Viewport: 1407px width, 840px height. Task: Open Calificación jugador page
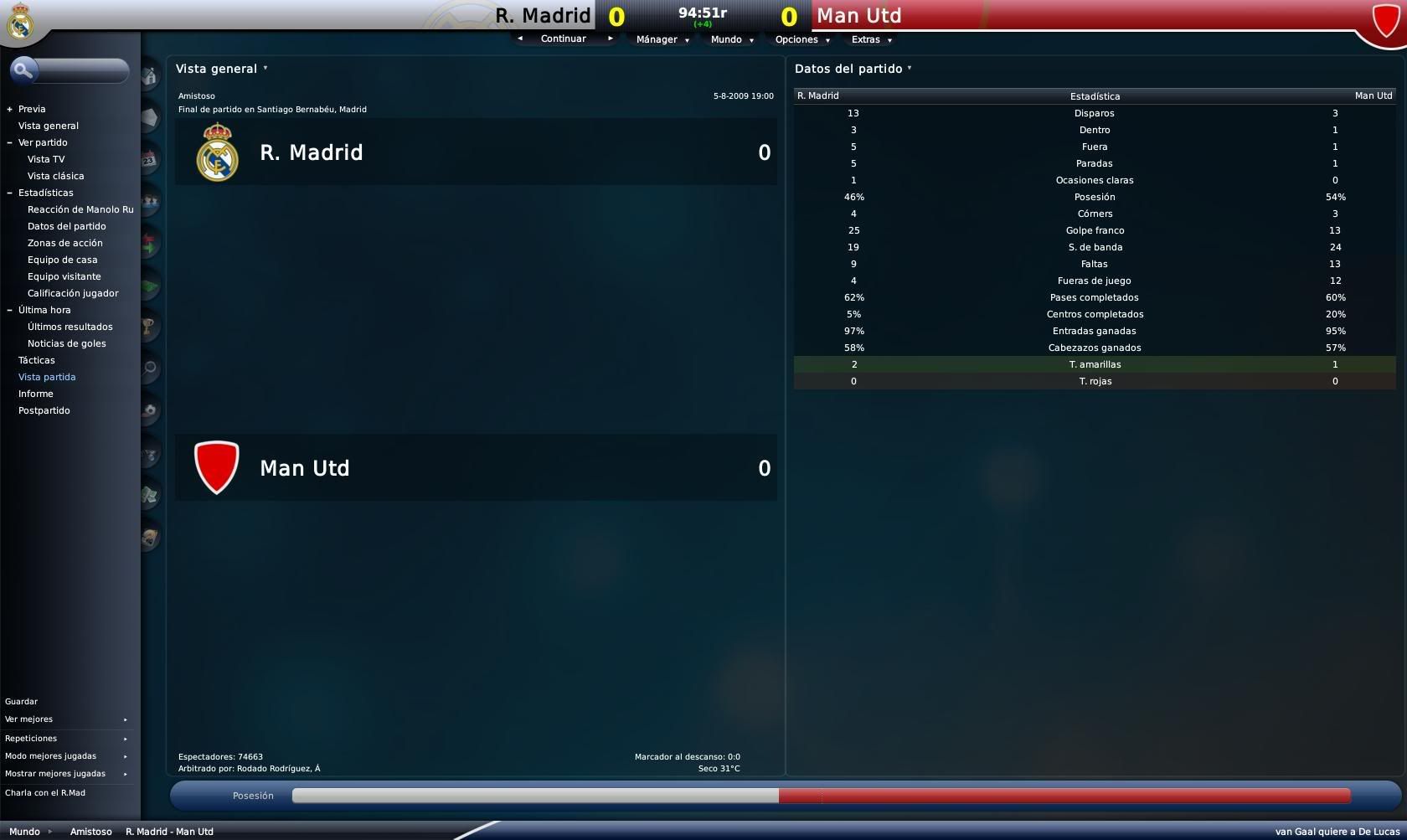click(73, 293)
